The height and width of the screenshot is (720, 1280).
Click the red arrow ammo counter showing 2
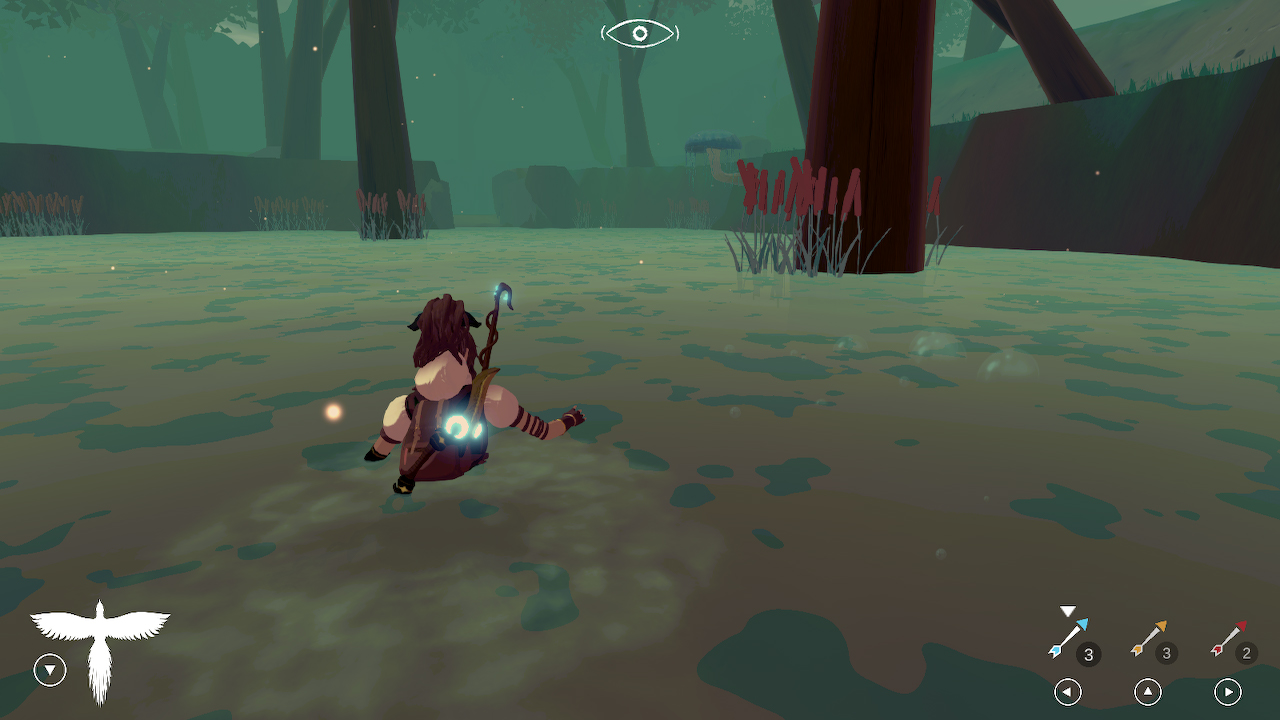point(1246,655)
